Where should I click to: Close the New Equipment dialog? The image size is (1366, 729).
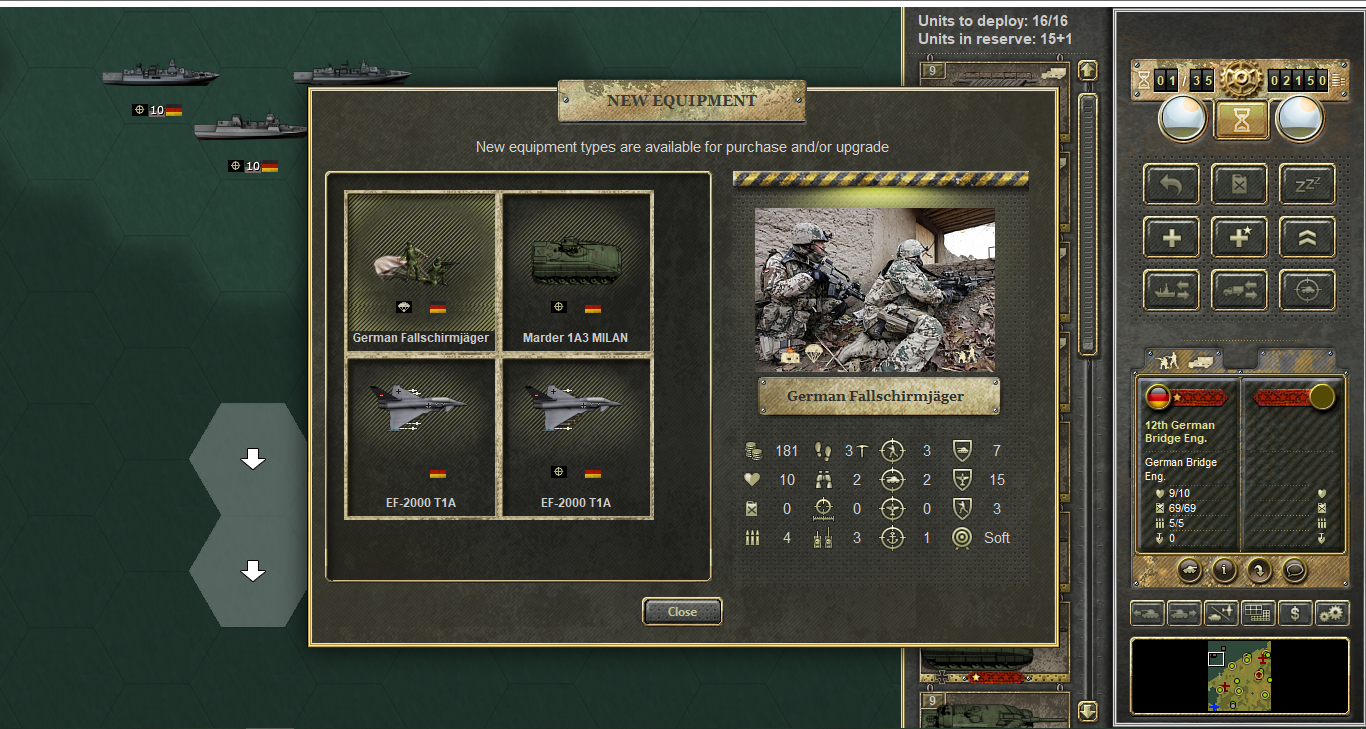pos(682,611)
